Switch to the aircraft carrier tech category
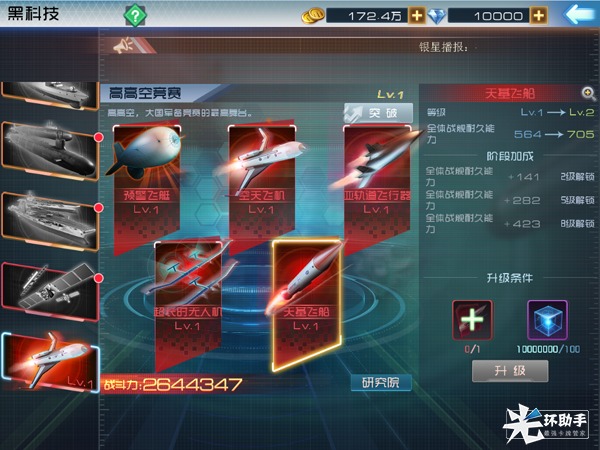 coord(49,213)
